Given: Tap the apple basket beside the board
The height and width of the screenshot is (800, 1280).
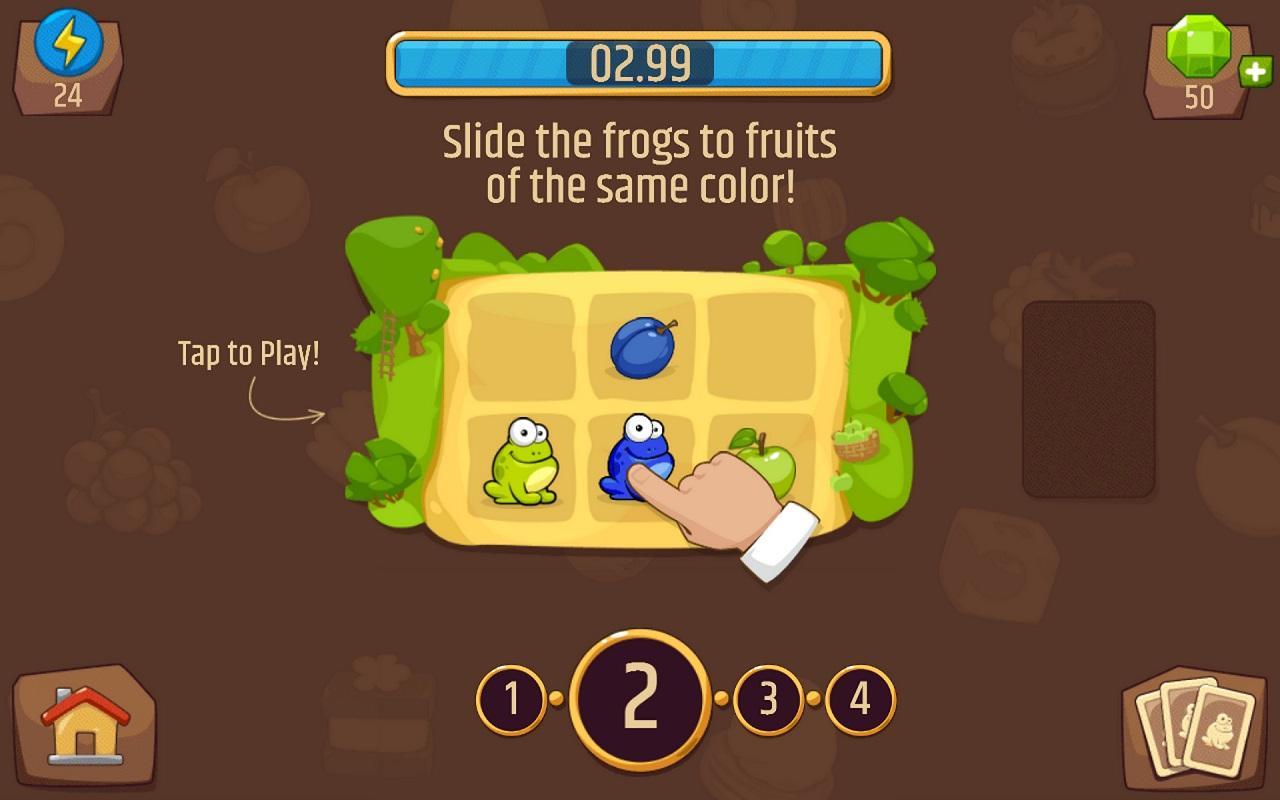Looking at the screenshot, I should [x=855, y=443].
